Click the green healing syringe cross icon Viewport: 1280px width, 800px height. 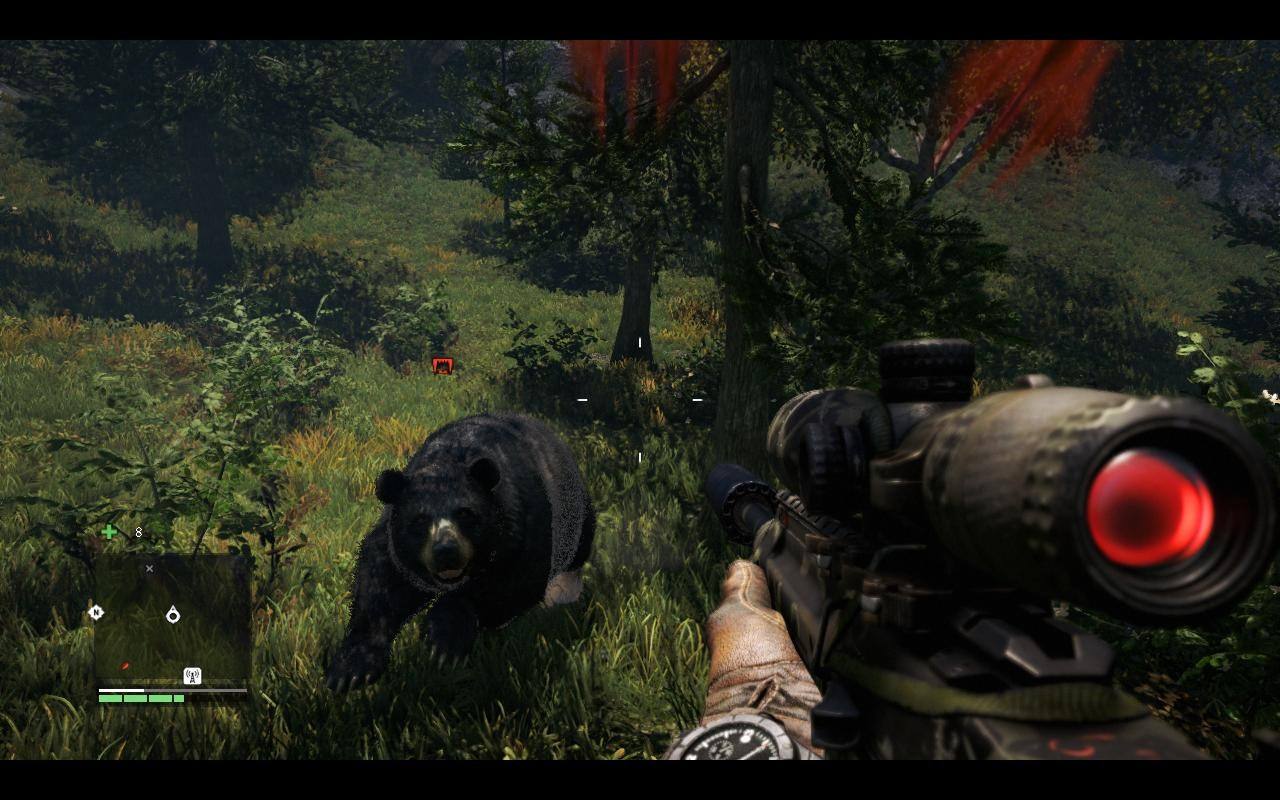click(x=109, y=532)
